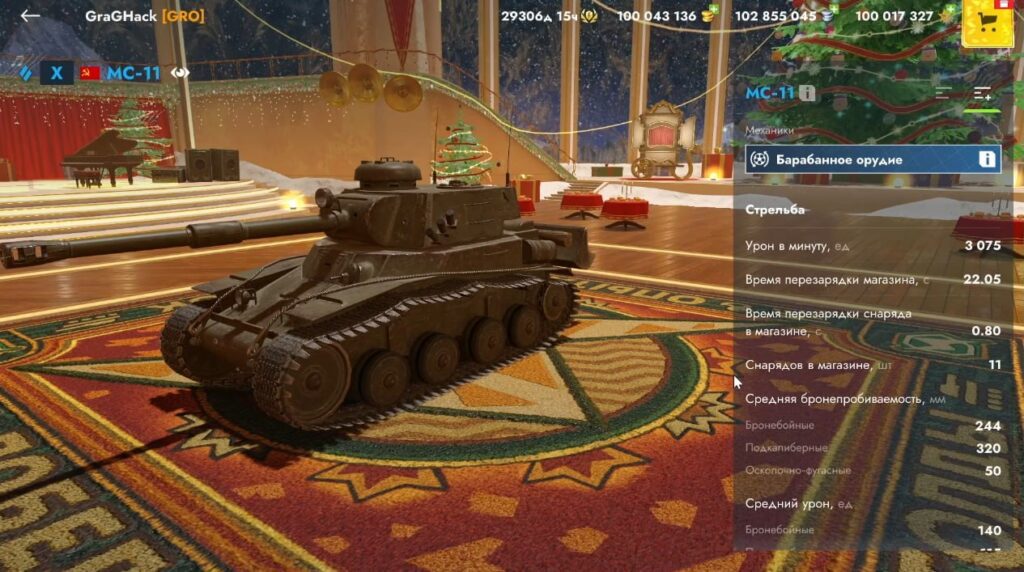Toggle the tank view eye icon
This screenshot has height=572, width=1024.
(x=180, y=73)
